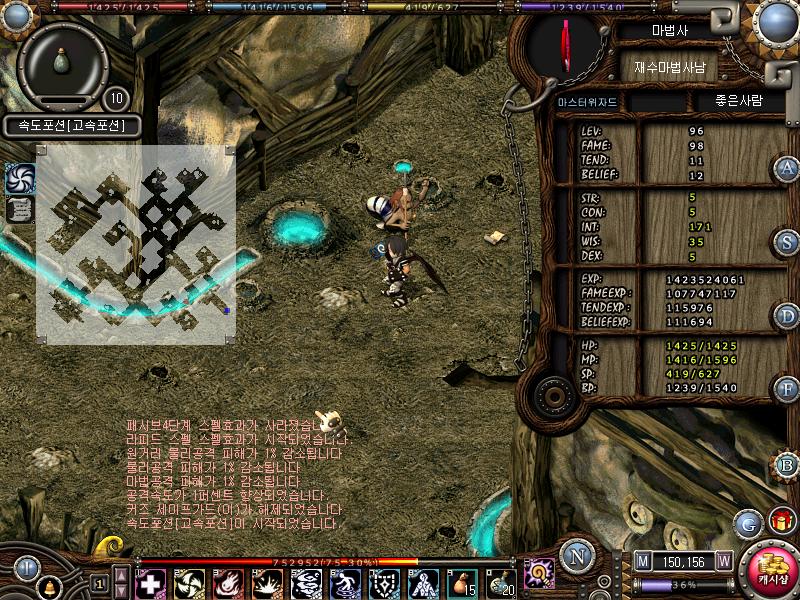Click the overlay minimap

click(136, 244)
